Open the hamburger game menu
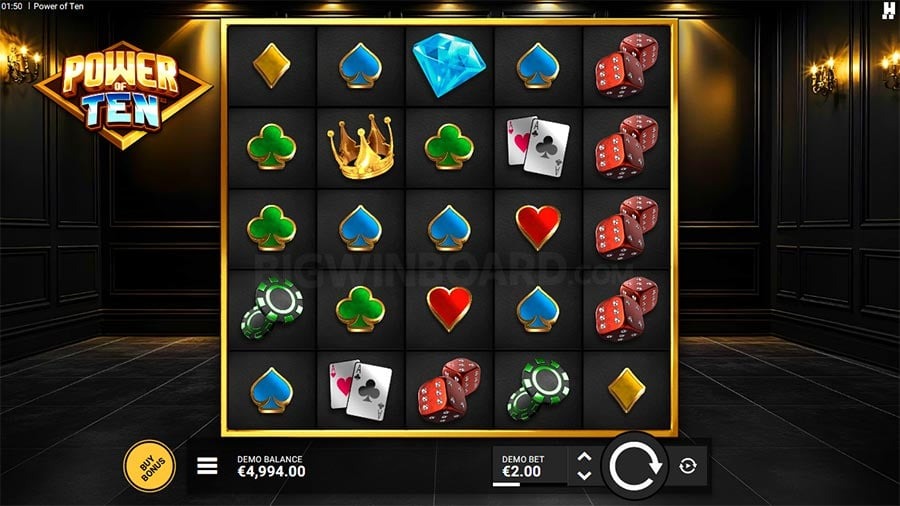Image resolution: width=900 pixels, height=506 pixels. coord(207,466)
